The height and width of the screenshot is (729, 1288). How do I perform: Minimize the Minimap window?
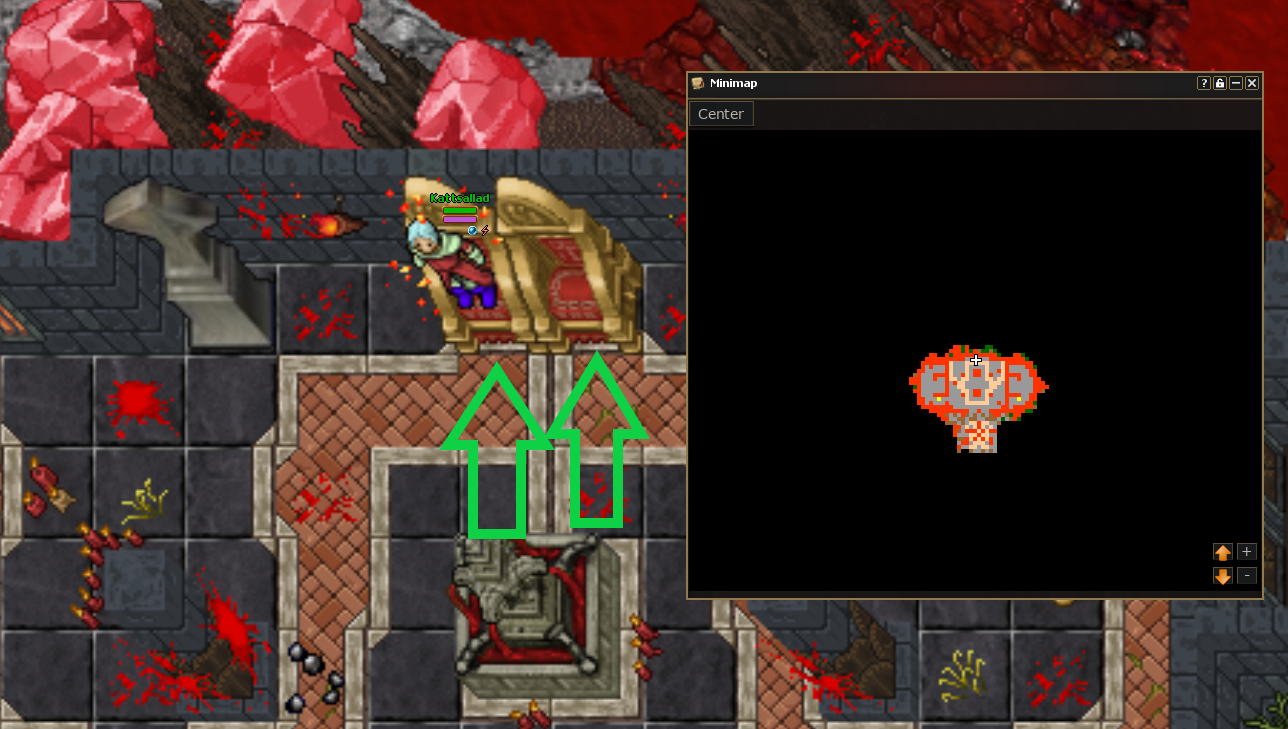[x=1236, y=84]
